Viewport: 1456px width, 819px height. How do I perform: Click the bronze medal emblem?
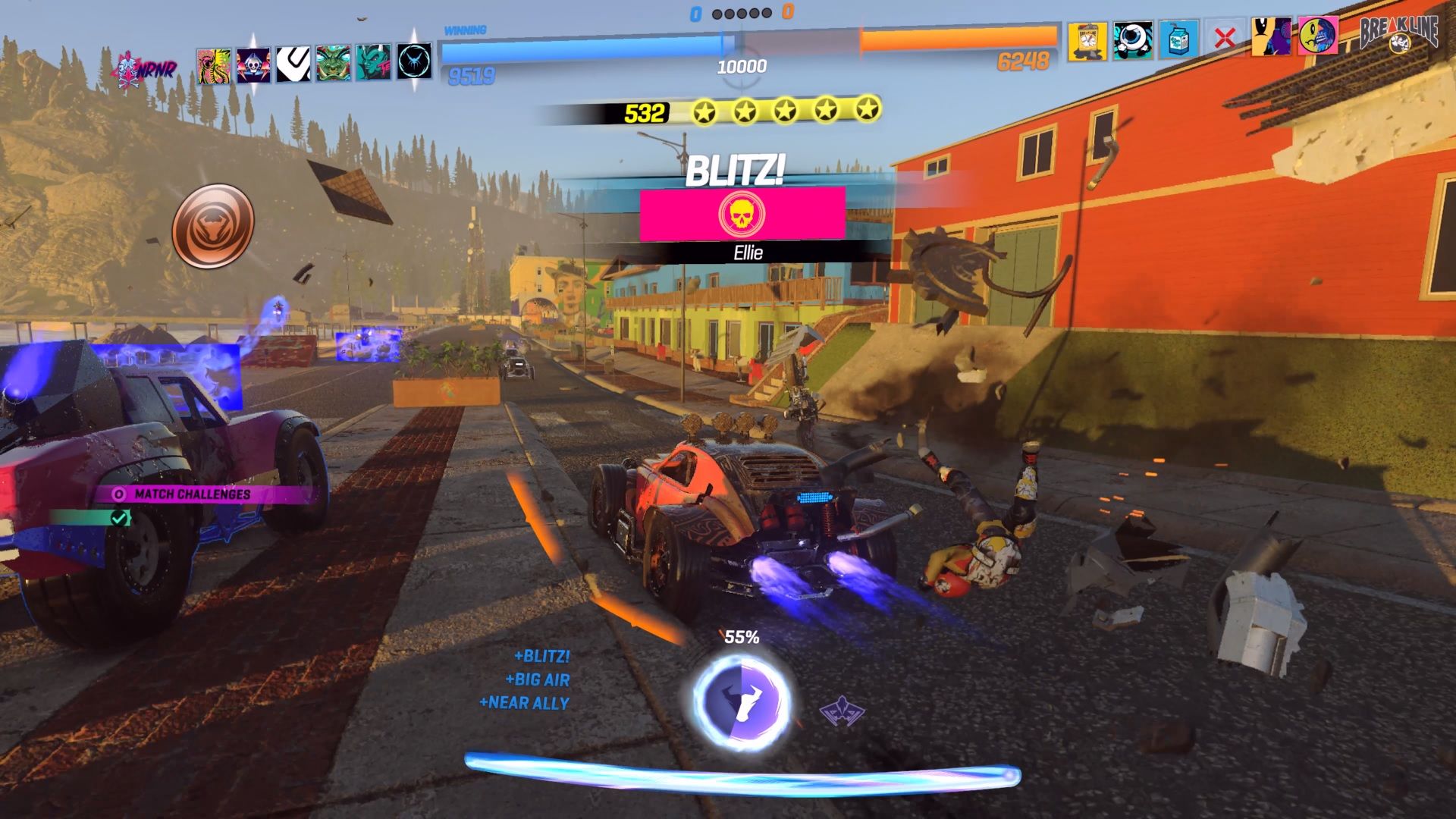tap(213, 225)
